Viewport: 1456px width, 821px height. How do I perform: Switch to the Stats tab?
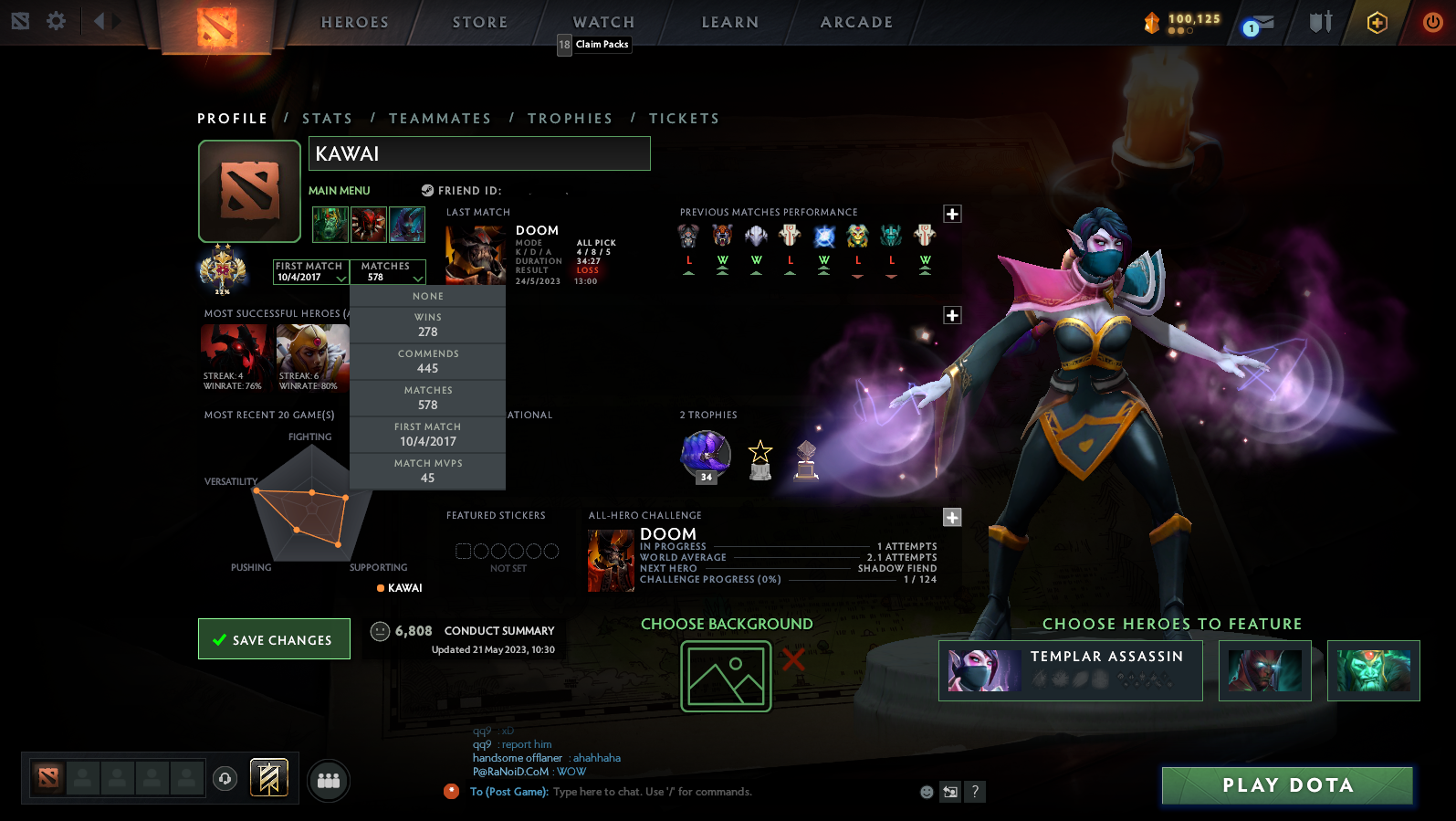tap(327, 119)
